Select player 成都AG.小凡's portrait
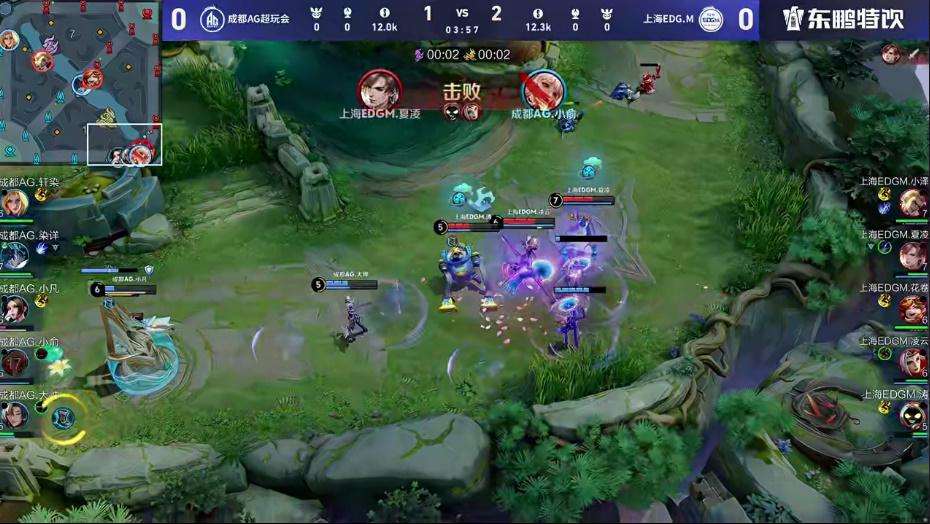The width and height of the screenshot is (930, 524). (x=14, y=309)
